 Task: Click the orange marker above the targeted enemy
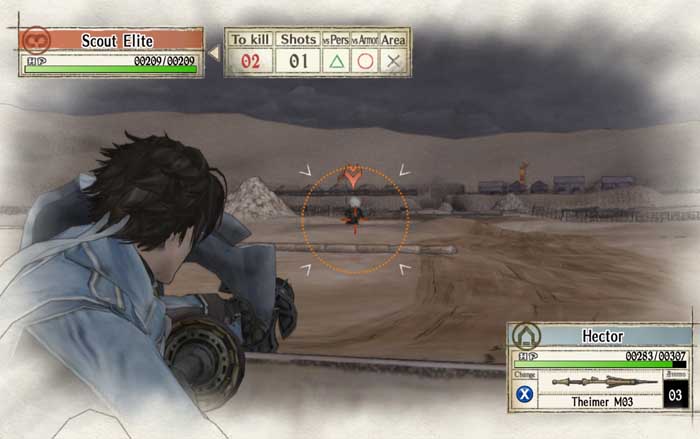tap(352, 177)
